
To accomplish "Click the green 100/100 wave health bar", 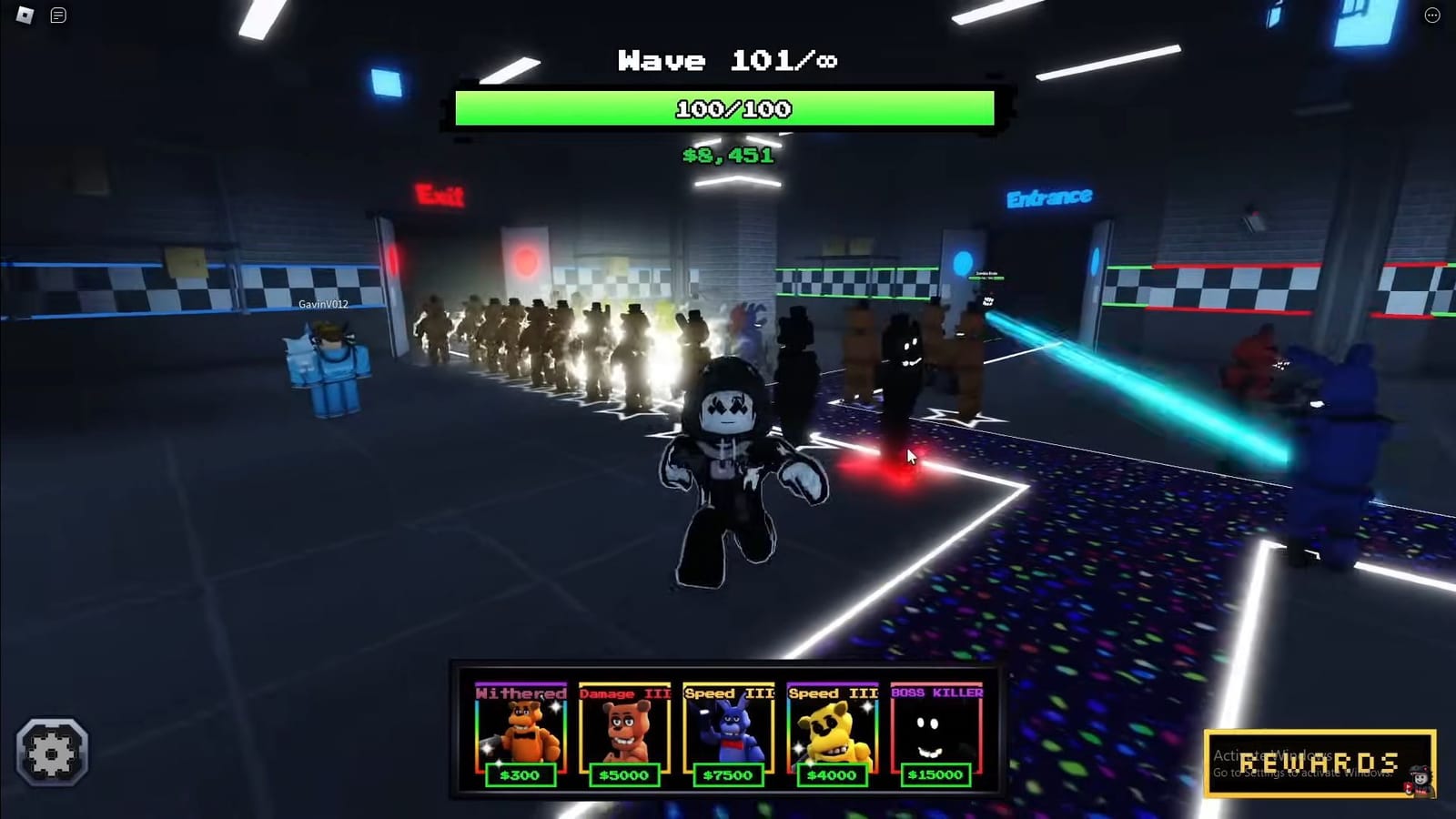I will click(728, 108).
